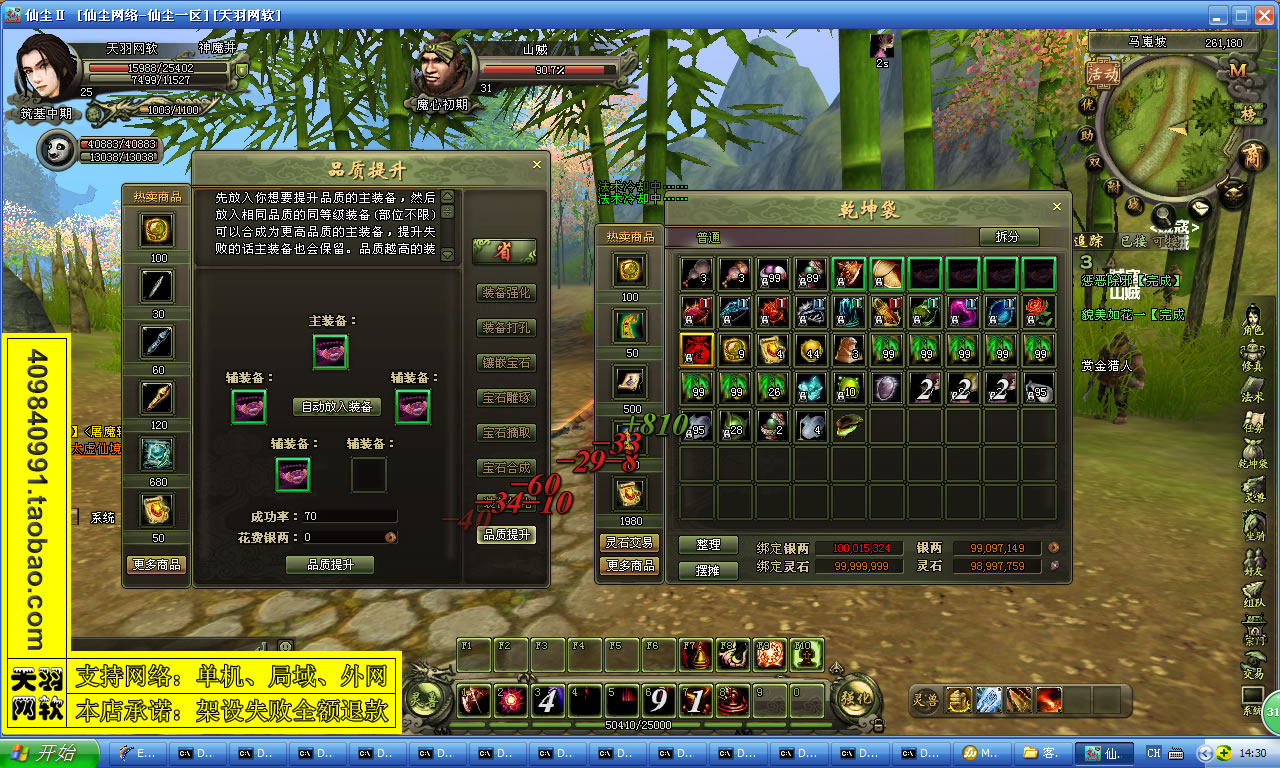
Task: Click the 自动放入装备 auto-place button
Action: (337, 407)
